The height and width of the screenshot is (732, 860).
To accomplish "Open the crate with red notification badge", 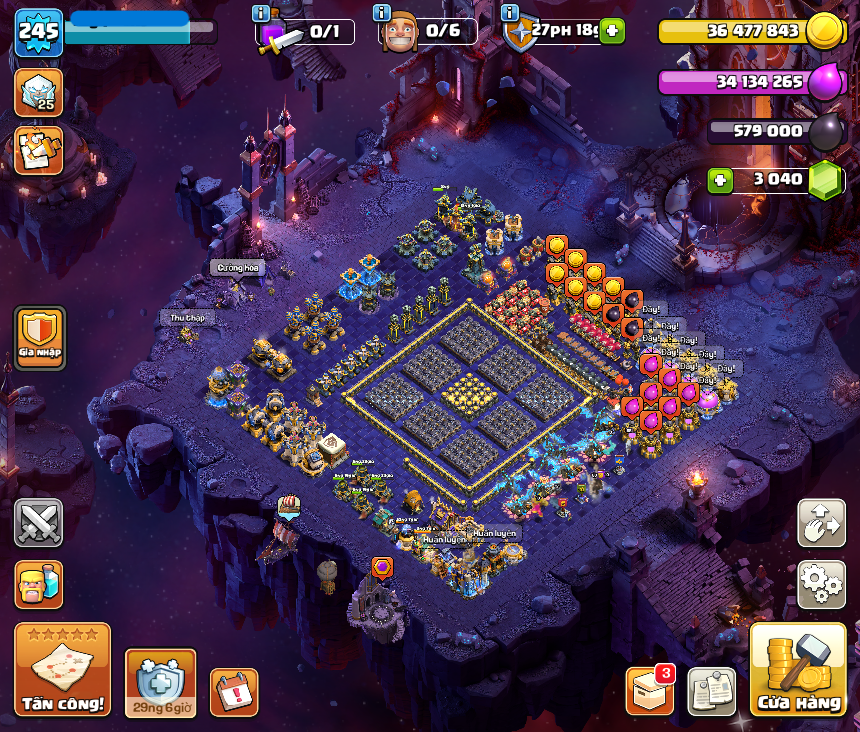I will coord(650,690).
